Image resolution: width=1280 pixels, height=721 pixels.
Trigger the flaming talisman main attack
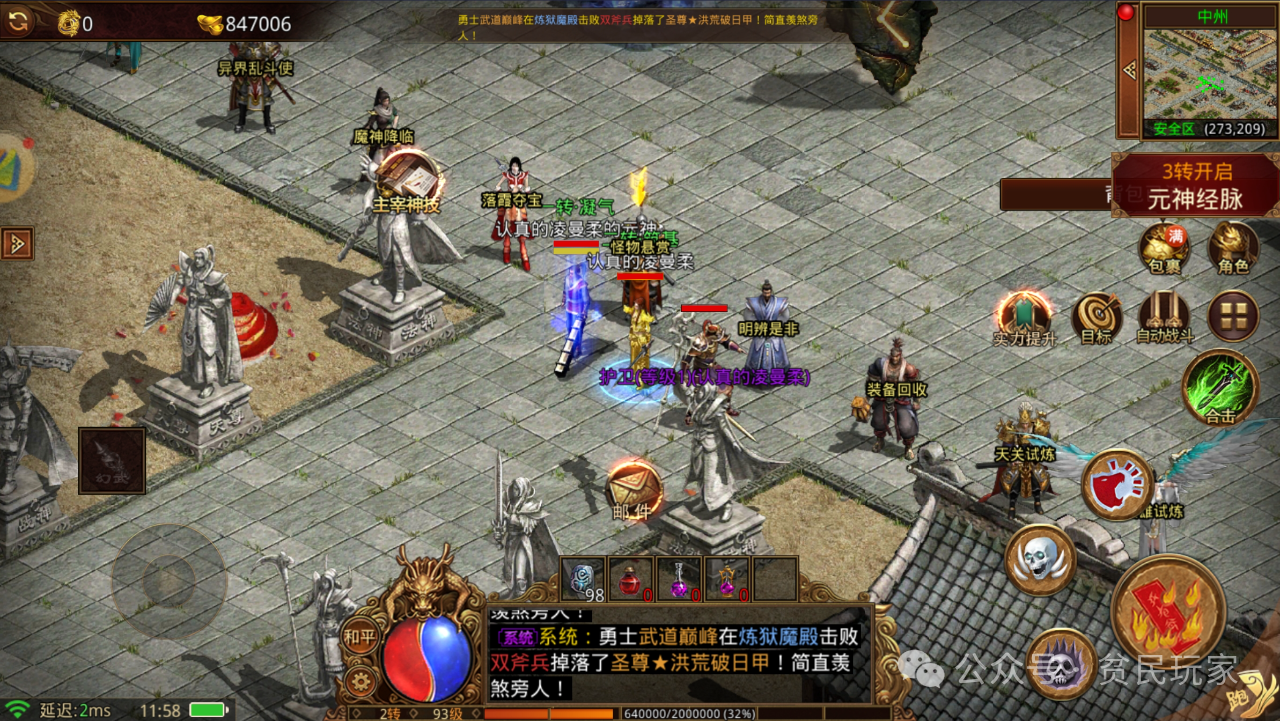coord(1168,611)
